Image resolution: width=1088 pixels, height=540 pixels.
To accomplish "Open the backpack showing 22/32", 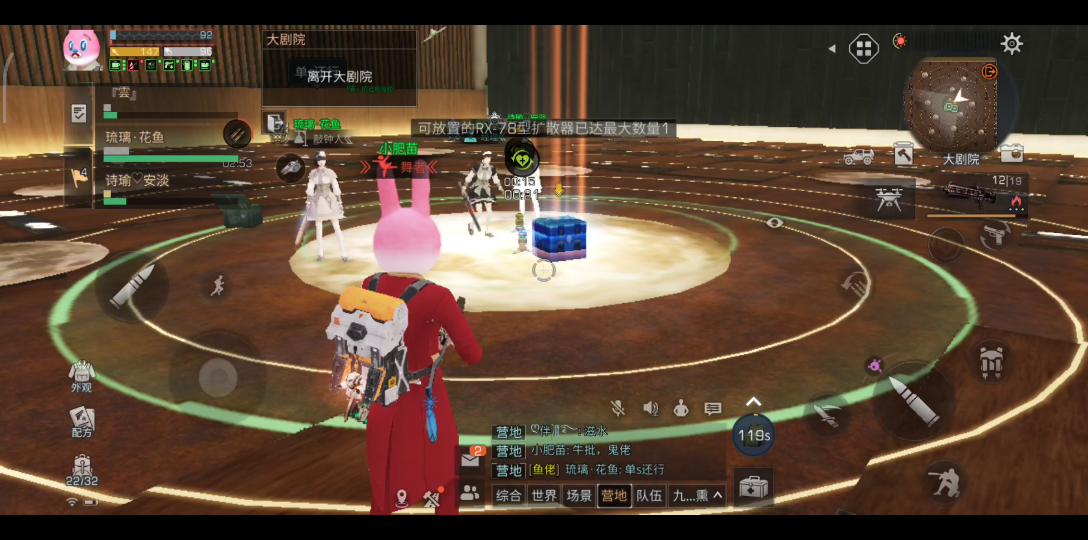I will 82,469.
